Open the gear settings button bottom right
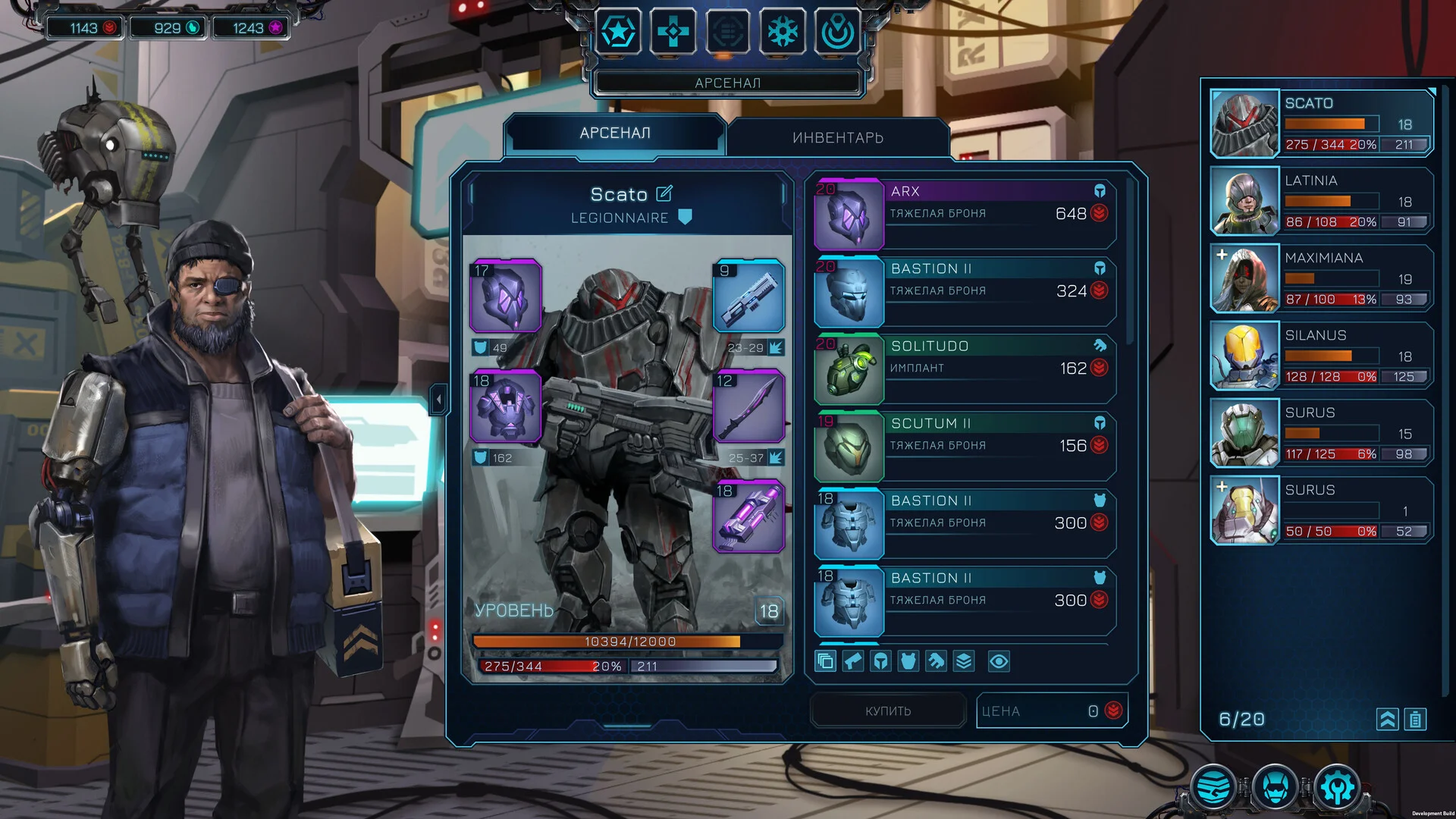Screen dimensions: 1456x819 point(1337,787)
